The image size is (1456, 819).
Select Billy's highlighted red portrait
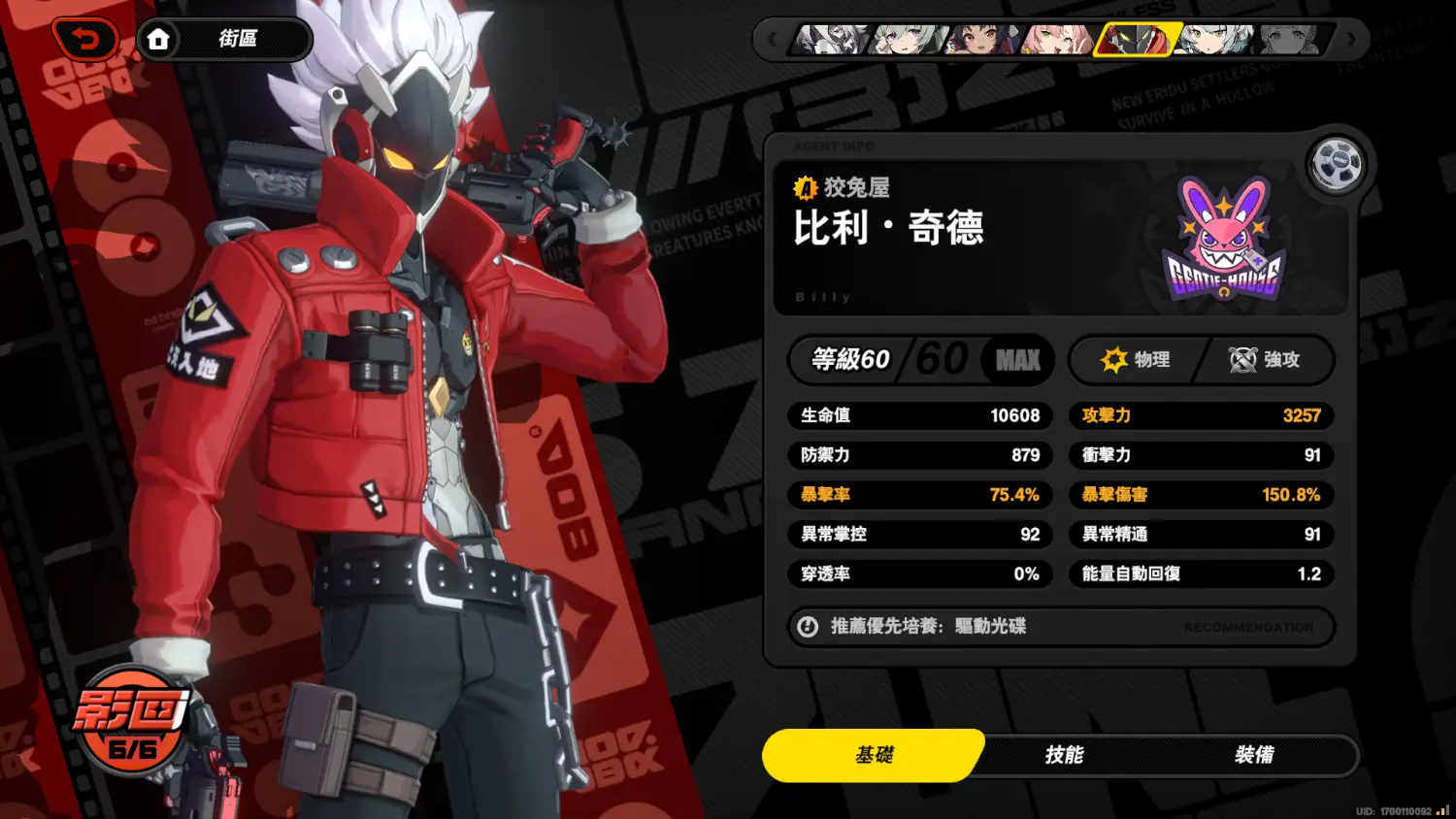(1134, 40)
